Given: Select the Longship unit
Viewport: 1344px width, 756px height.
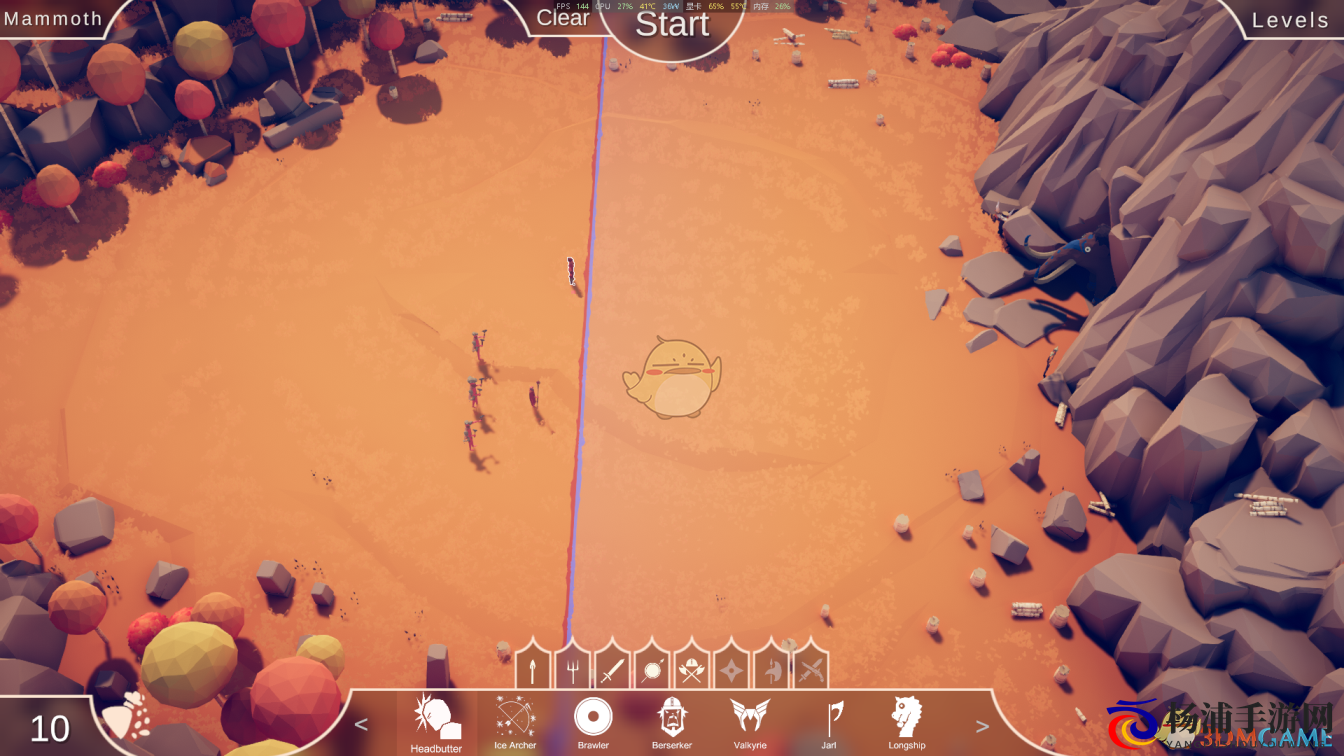Looking at the screenshot, I should point(907,720).
